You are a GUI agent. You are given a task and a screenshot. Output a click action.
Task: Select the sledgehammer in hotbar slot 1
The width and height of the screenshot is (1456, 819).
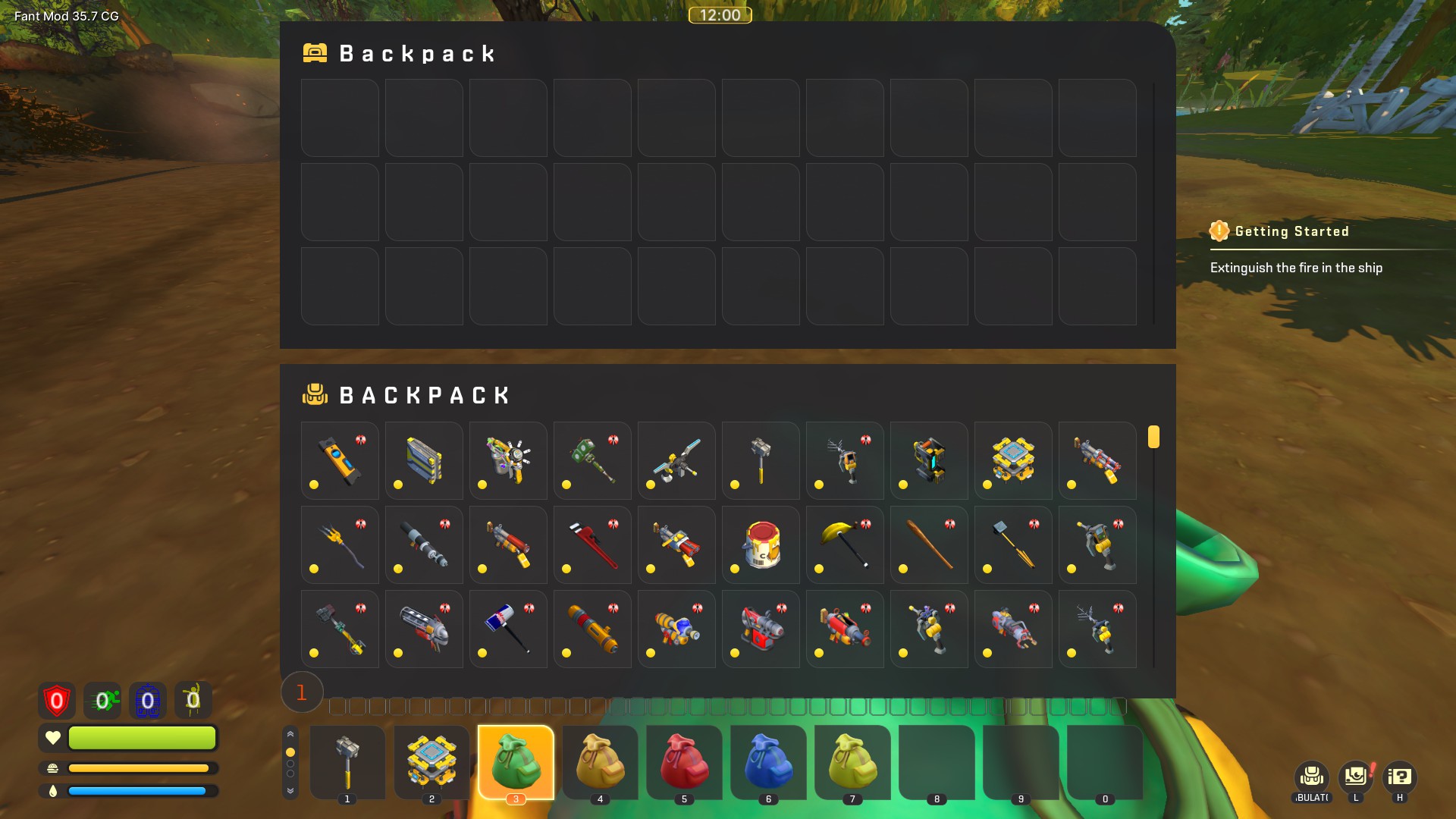click(347, 761)
